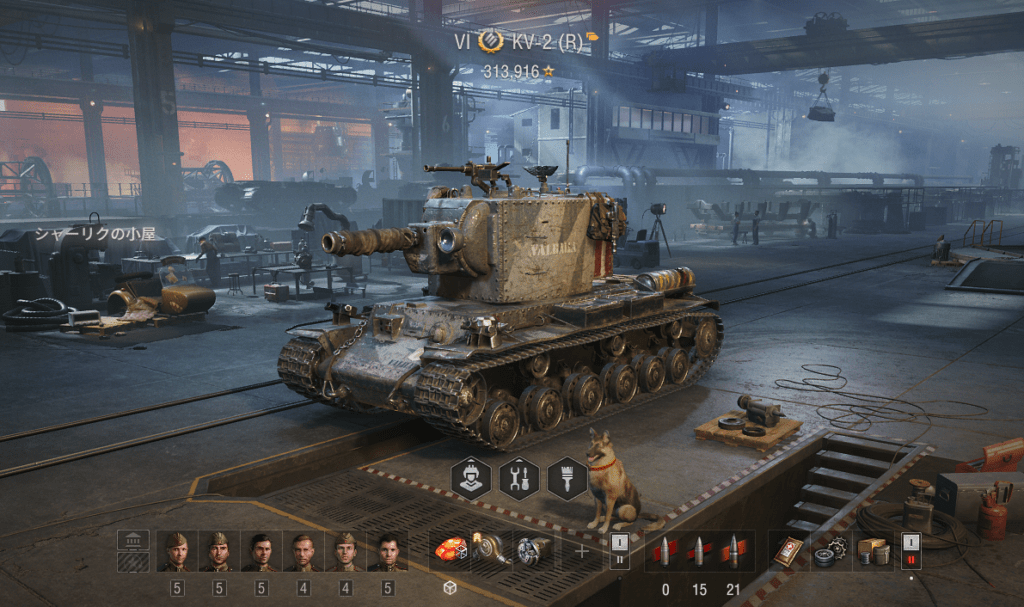Select the turbocharger equipment slot
The image size is (1024, 607).
(x=491, y=550)
